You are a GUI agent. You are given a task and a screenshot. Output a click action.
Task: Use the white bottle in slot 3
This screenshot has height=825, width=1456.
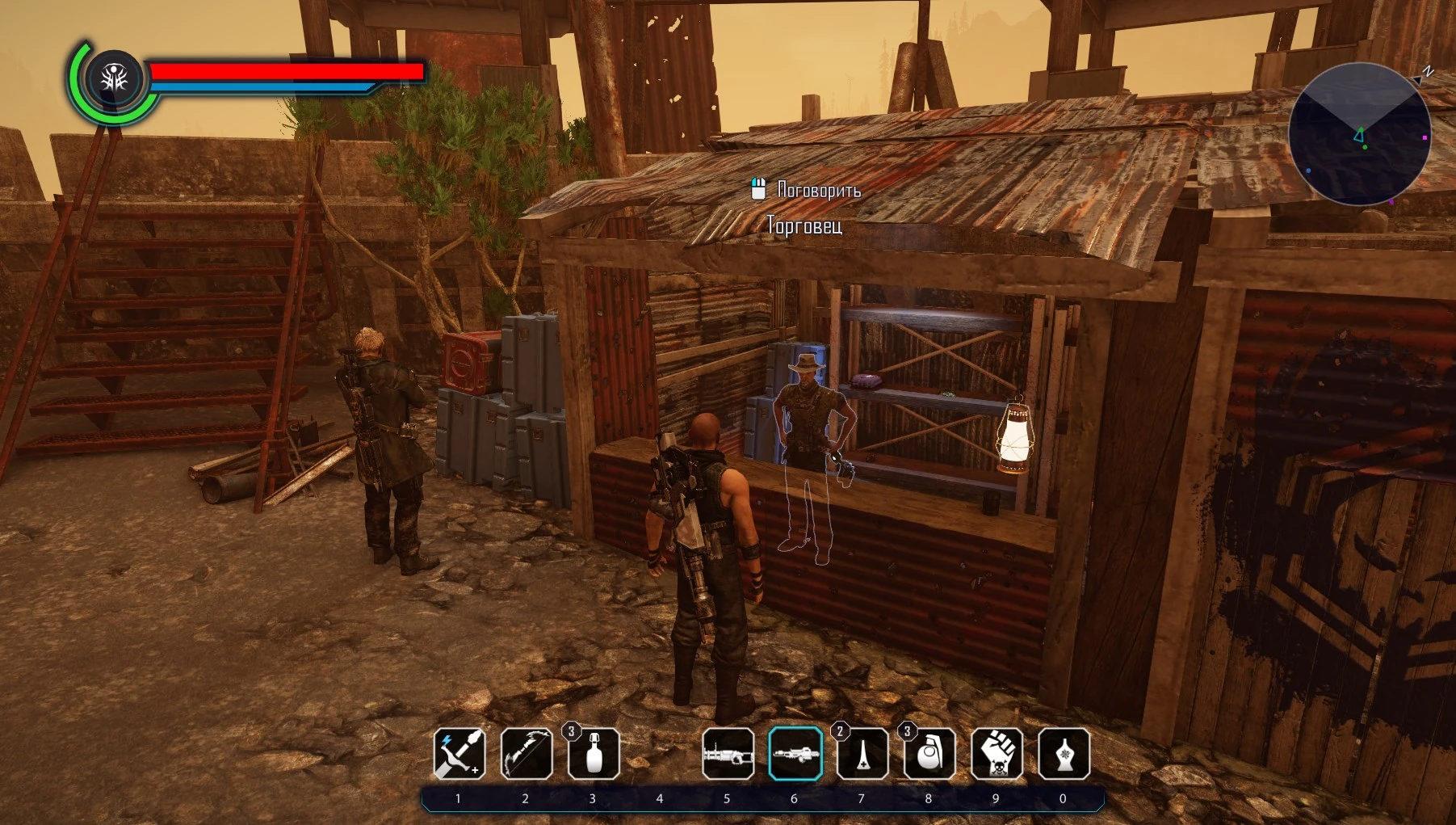pyautogui.click(x=594, y=754)
